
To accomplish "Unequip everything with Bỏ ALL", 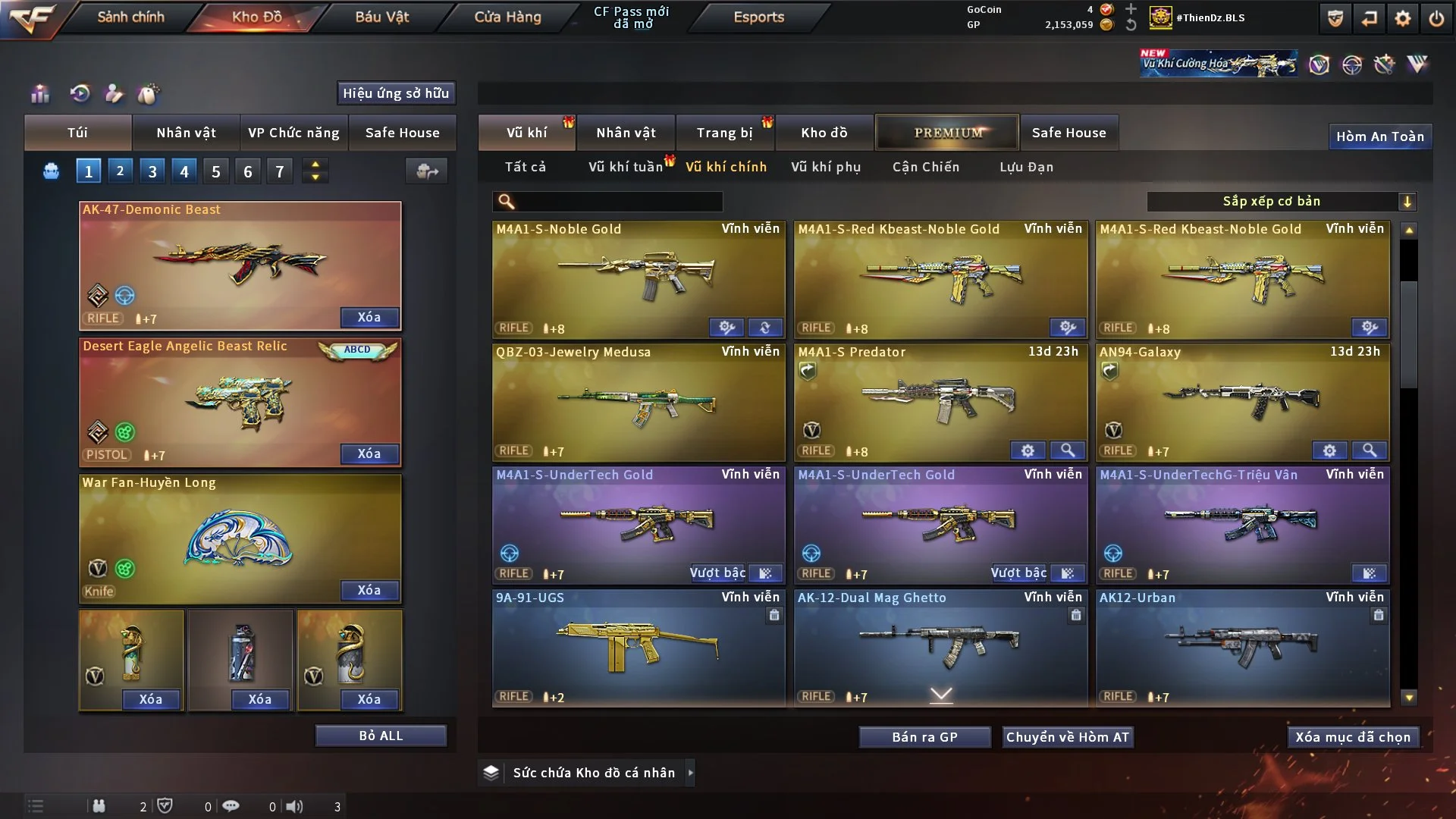I will click(x=381, y=736).
